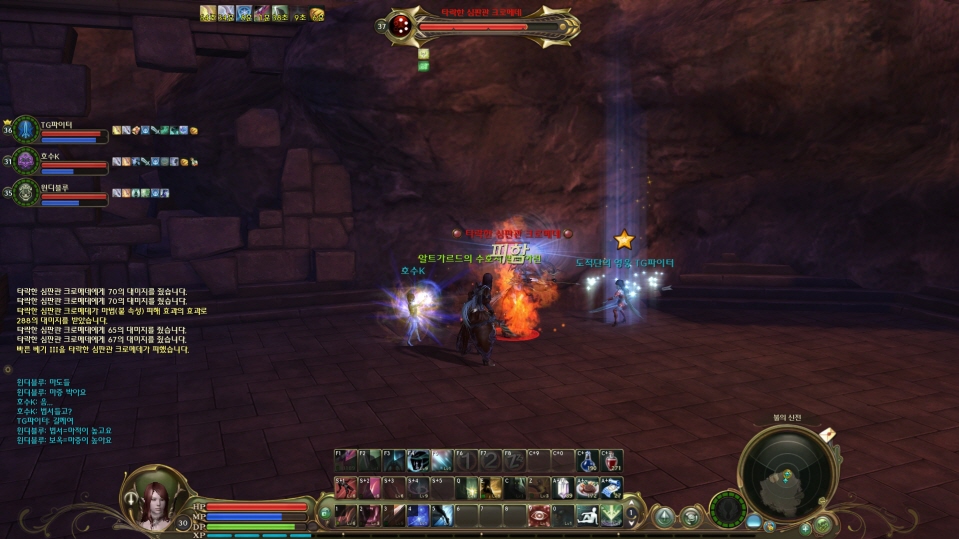Eat the plate of food item
Image resolution: width=959 pixels, height=539 pixels.
(588, 488)
